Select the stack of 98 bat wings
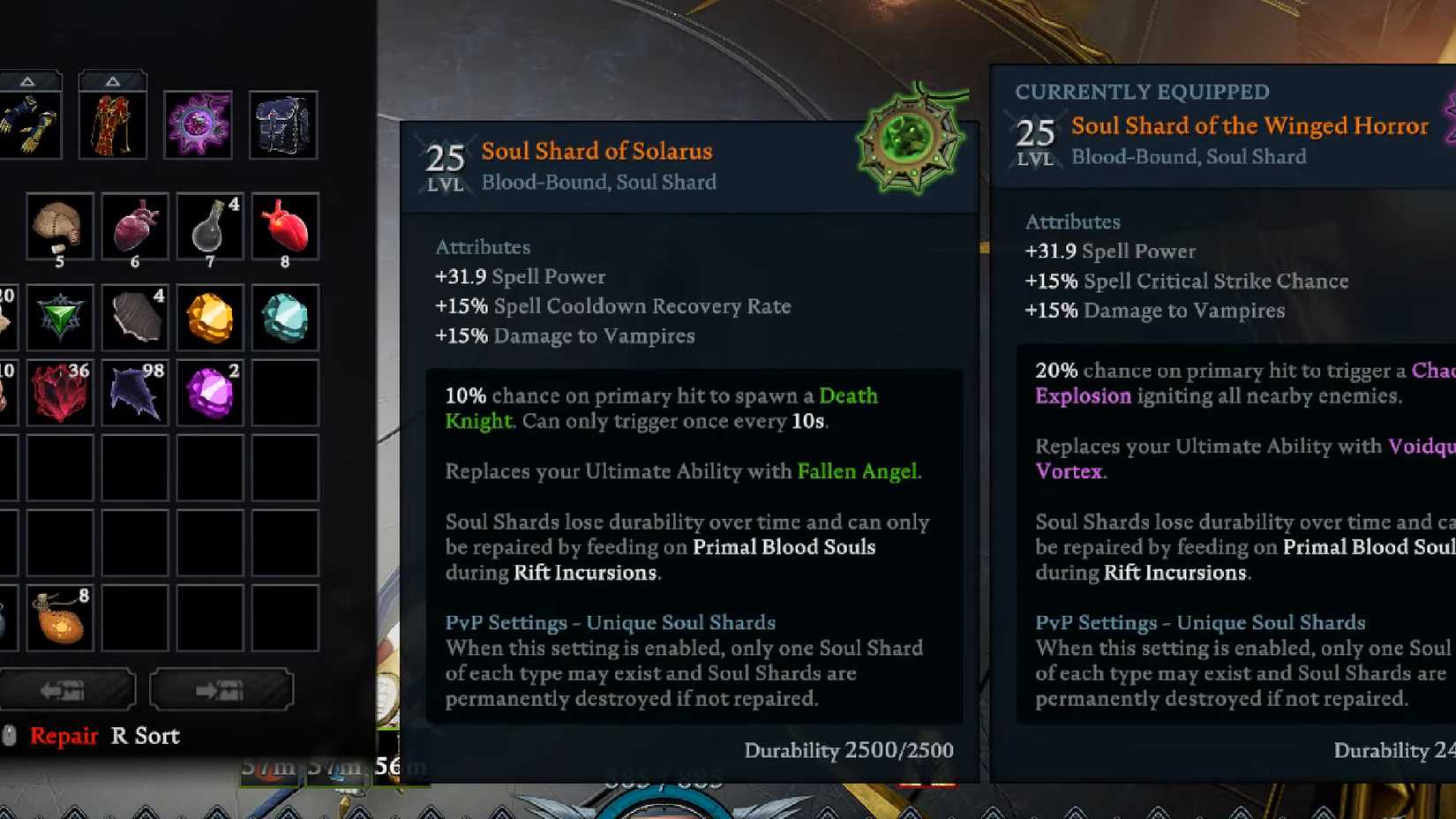Screen dimensions: 1456x819 [x=134, y=392]
